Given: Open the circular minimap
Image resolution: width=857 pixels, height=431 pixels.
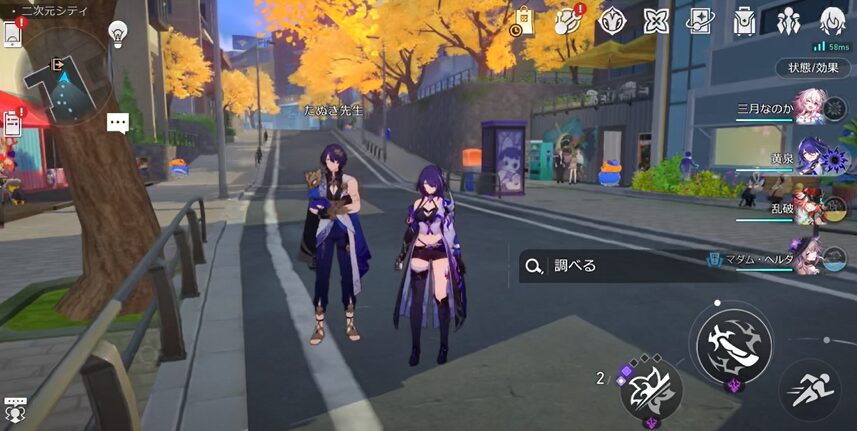Looking at the screenshot, I should pos(67,76).
